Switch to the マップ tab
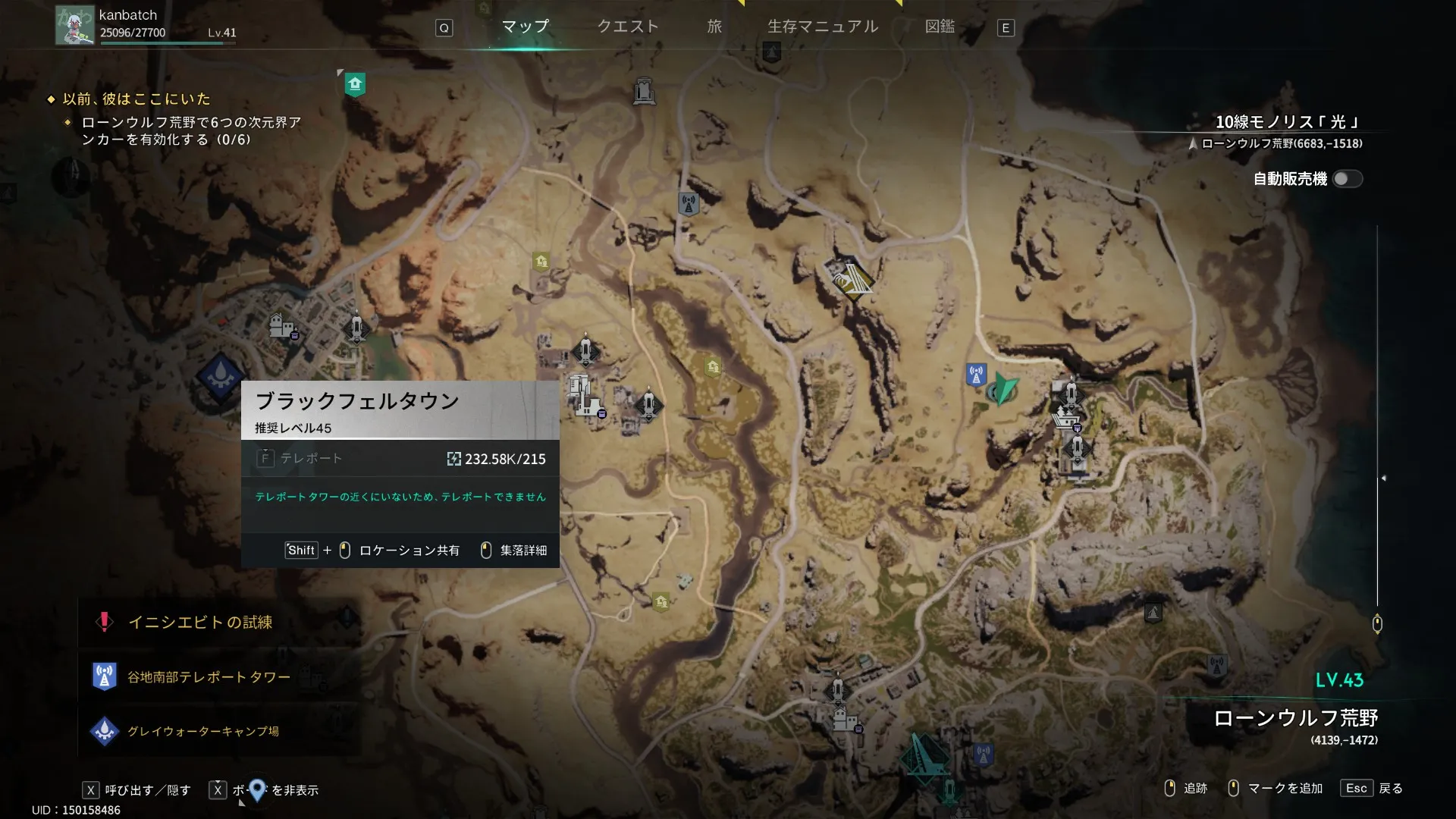Screen dimensions: 1456x819 (525, 27)
